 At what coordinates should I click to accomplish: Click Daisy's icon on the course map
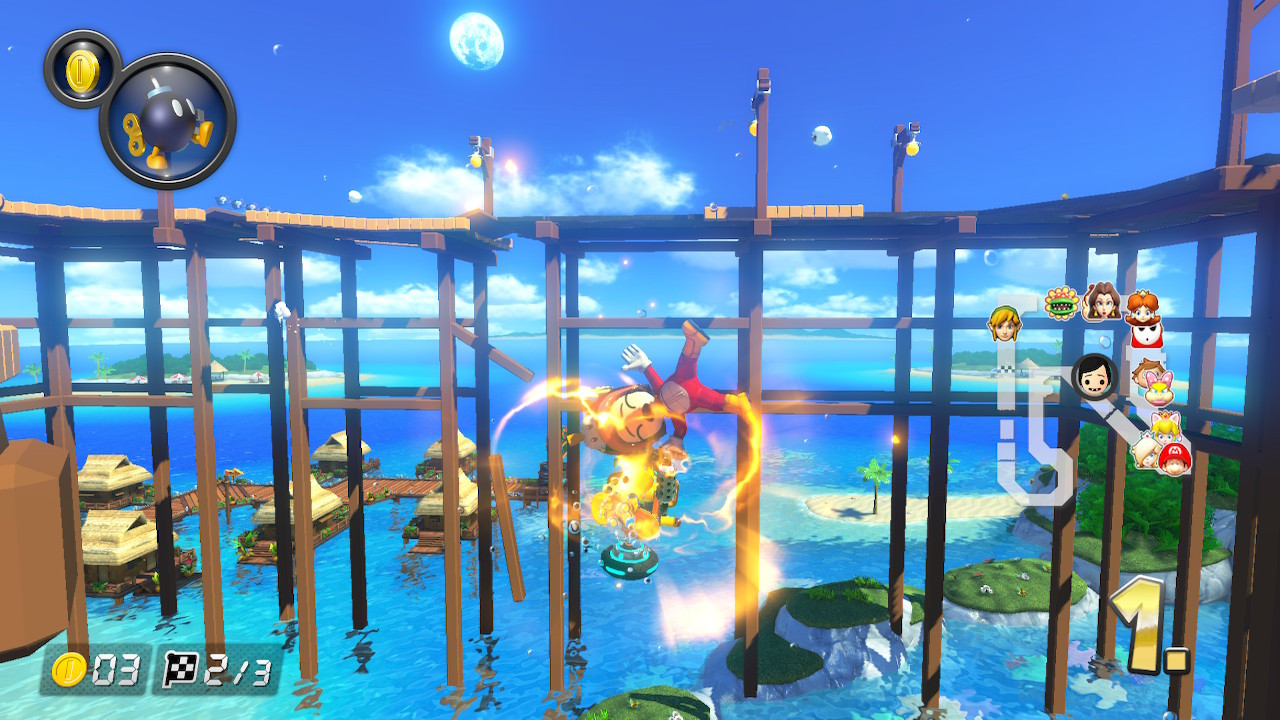click(1142, 309)
